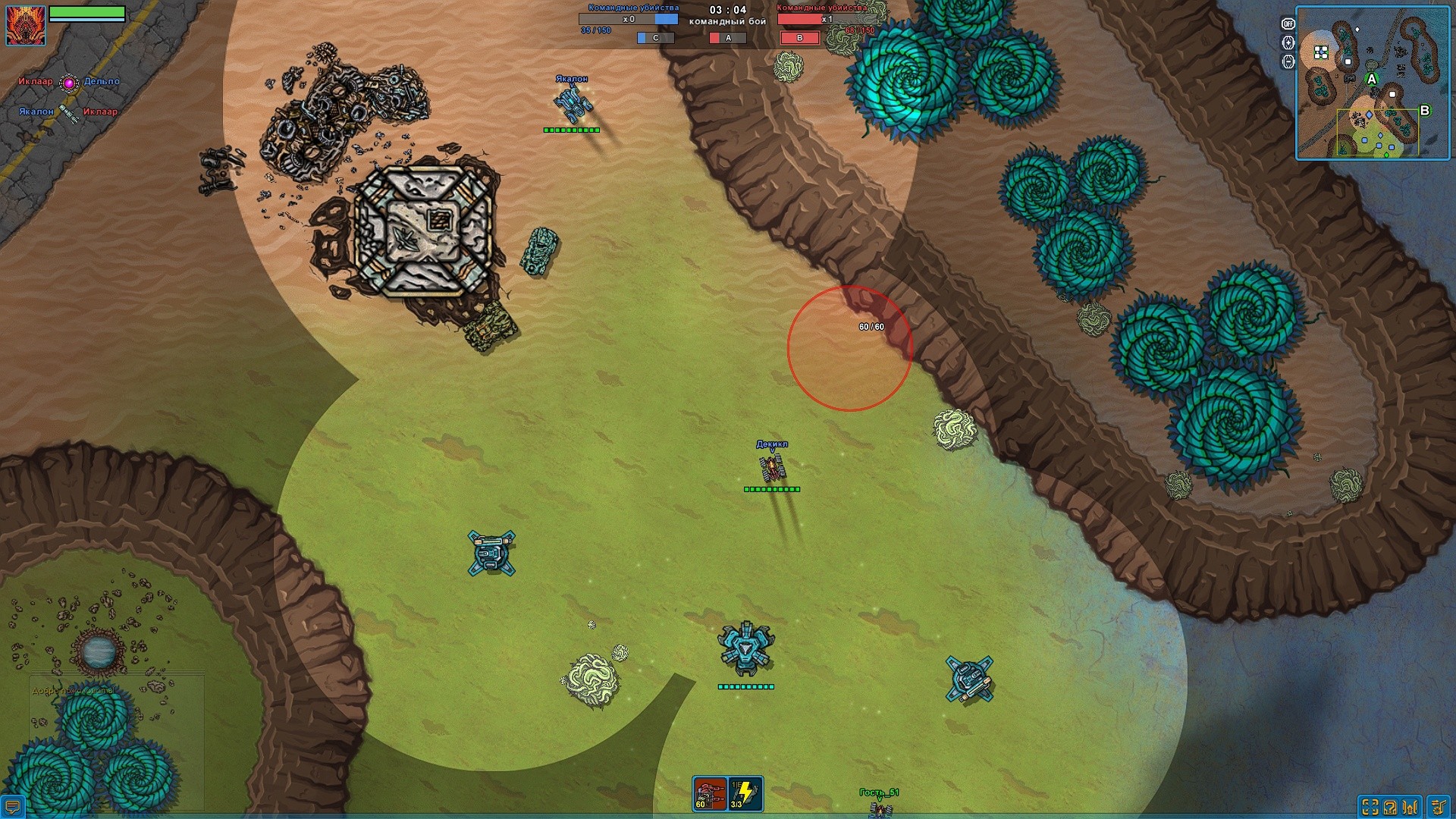Select capture point B indicator
The height and width of the screenshot is (819, 1456).
tap(799, 38)
